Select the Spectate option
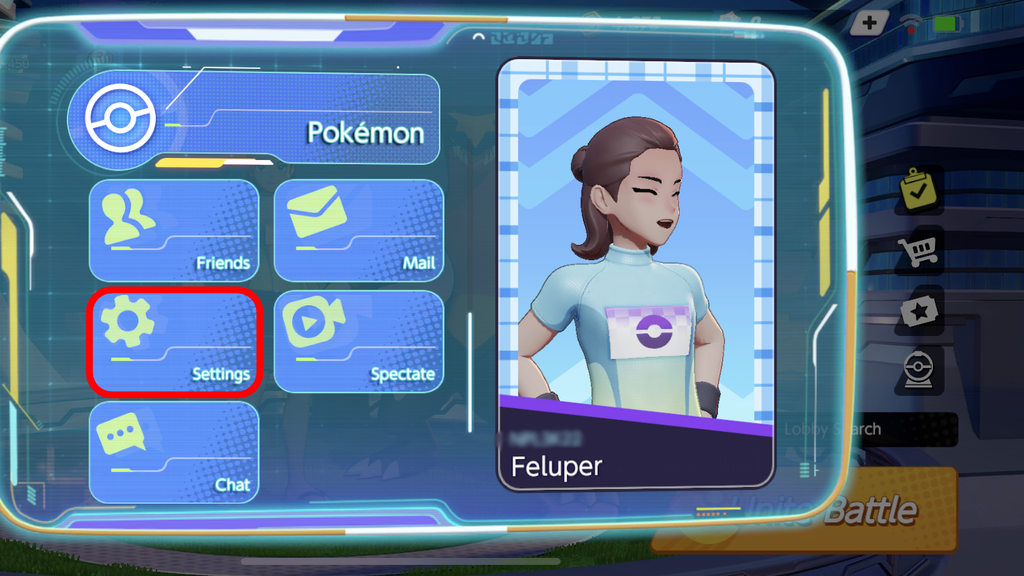1024x576 pixels. click(358, 341)
